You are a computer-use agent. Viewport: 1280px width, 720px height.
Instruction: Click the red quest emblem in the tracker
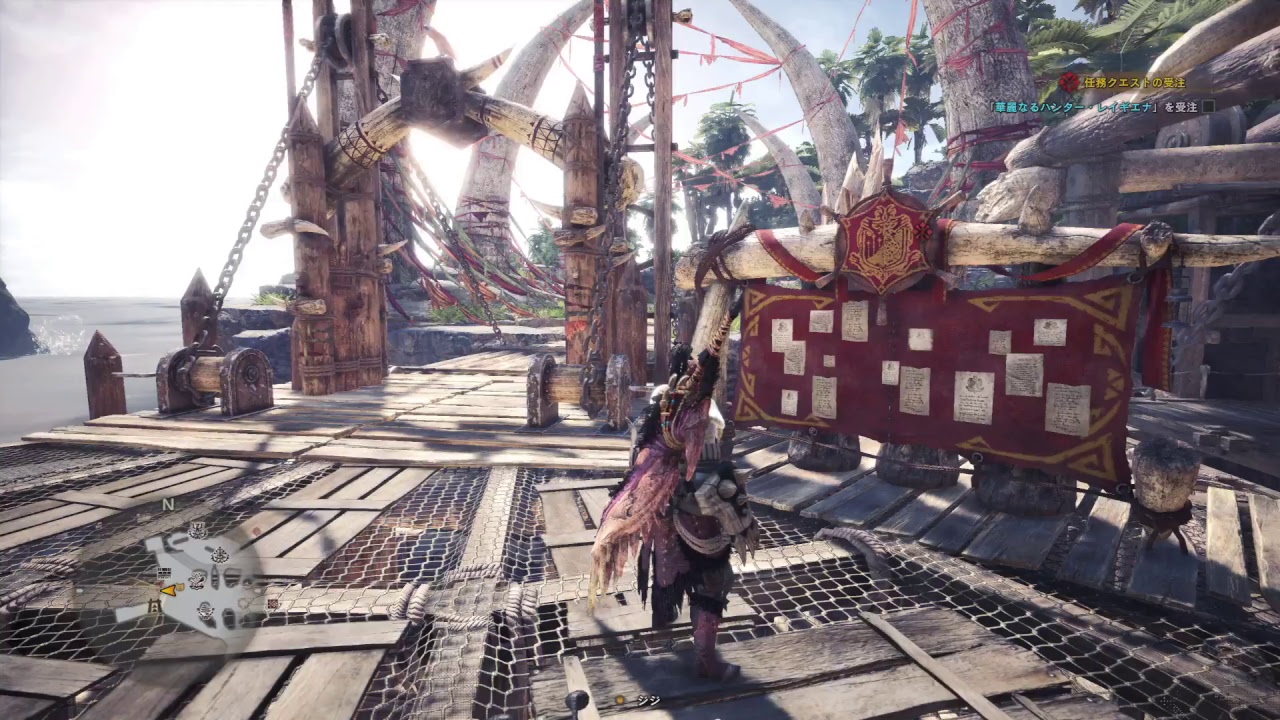point(1070,83)
